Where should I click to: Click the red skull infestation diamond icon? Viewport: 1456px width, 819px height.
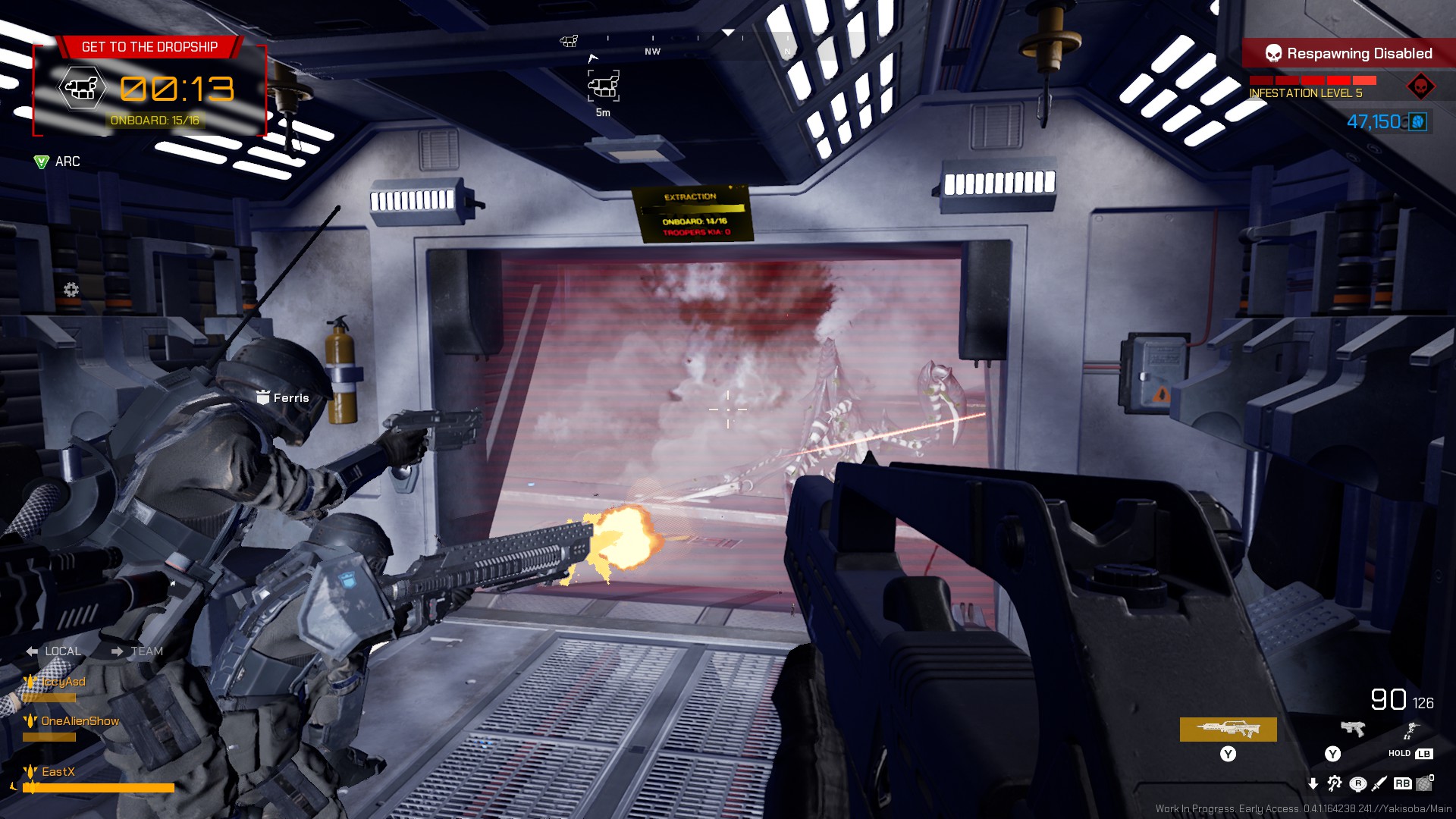1420,86
